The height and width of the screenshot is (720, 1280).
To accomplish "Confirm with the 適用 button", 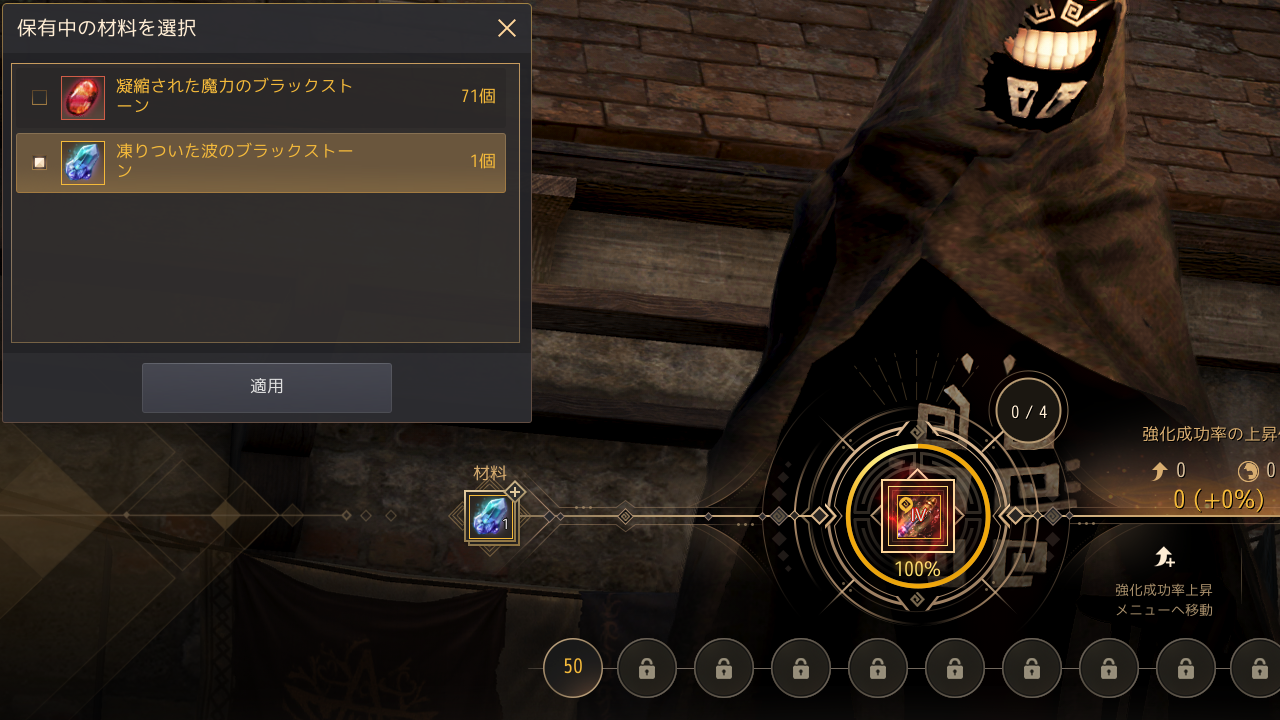I will pos(266,387).
